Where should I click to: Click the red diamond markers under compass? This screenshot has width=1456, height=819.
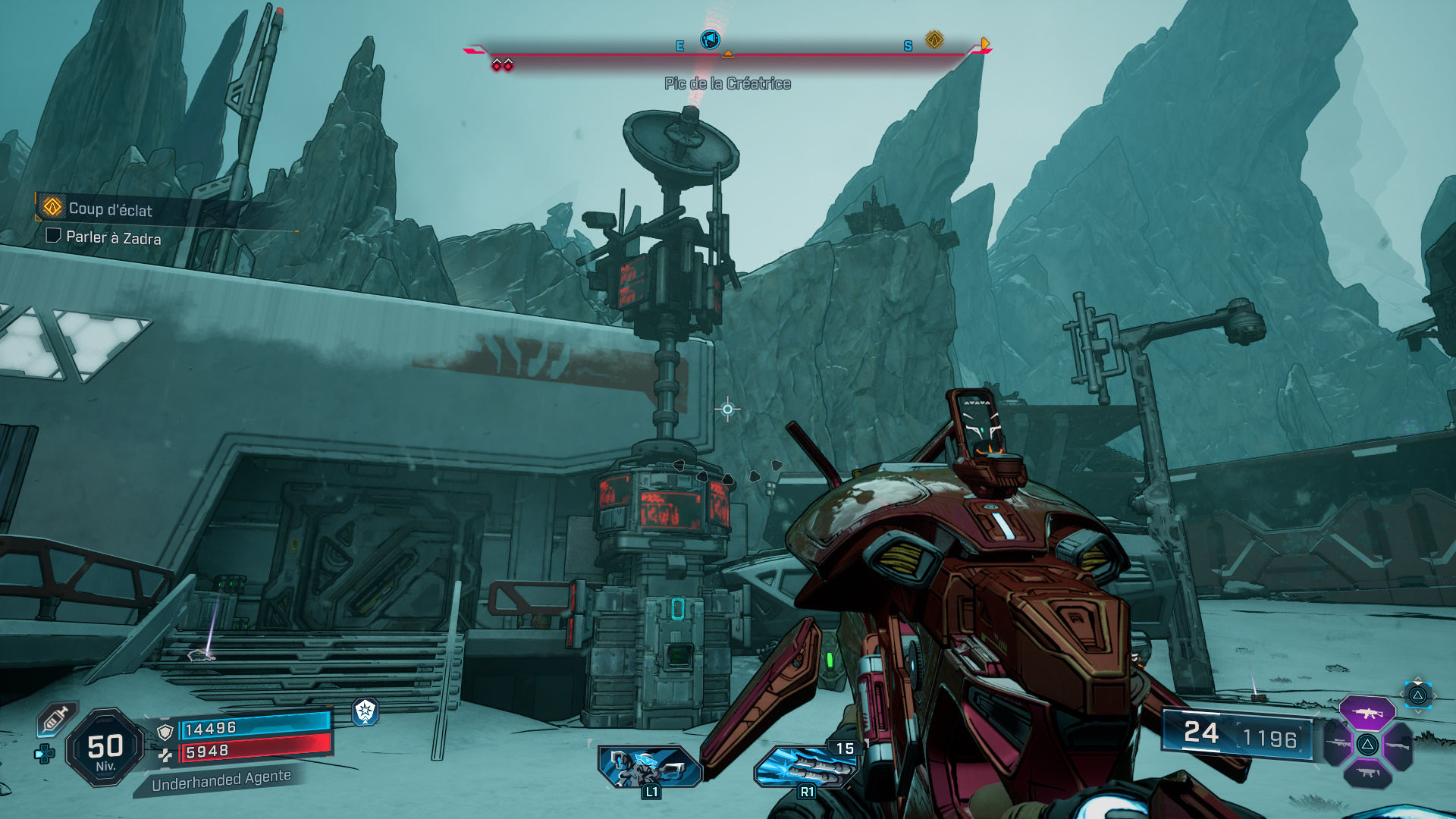[502, 65]
